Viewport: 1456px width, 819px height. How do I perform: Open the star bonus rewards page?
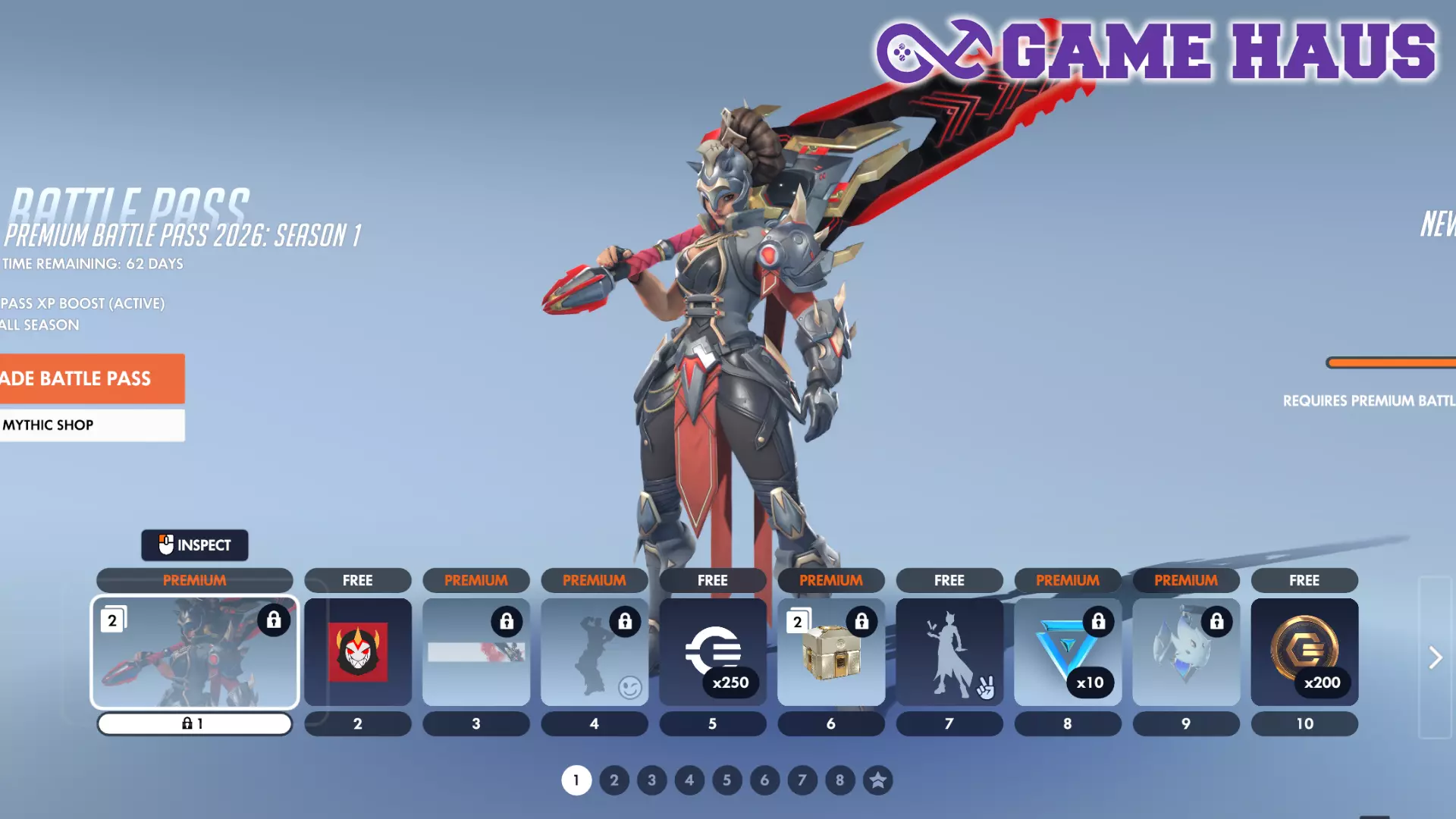click(x=877, y=780)
